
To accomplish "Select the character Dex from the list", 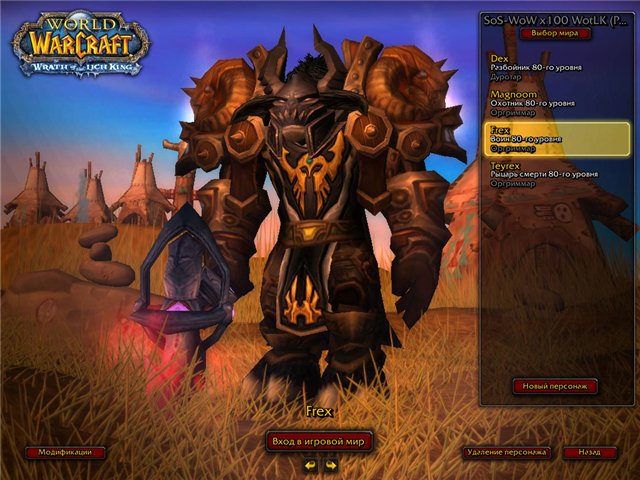I will [x=555, y=67].
